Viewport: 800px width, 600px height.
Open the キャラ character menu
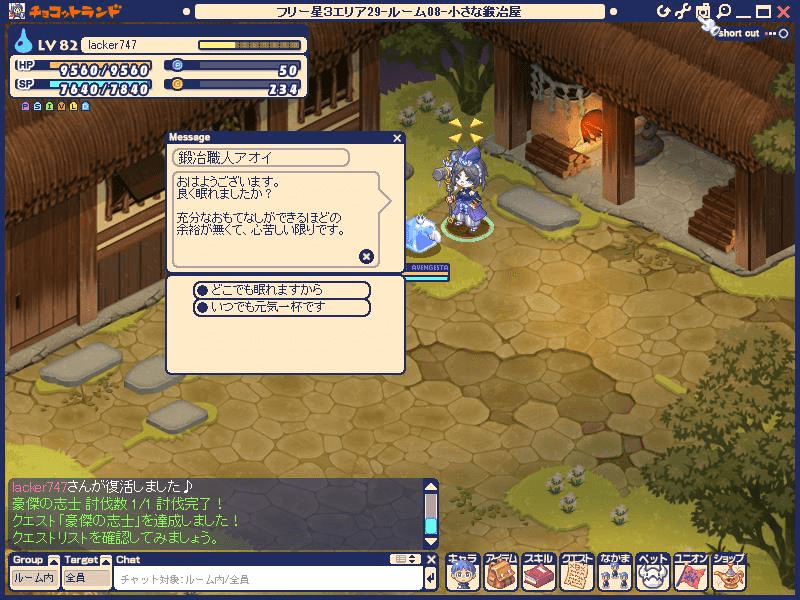462,573
